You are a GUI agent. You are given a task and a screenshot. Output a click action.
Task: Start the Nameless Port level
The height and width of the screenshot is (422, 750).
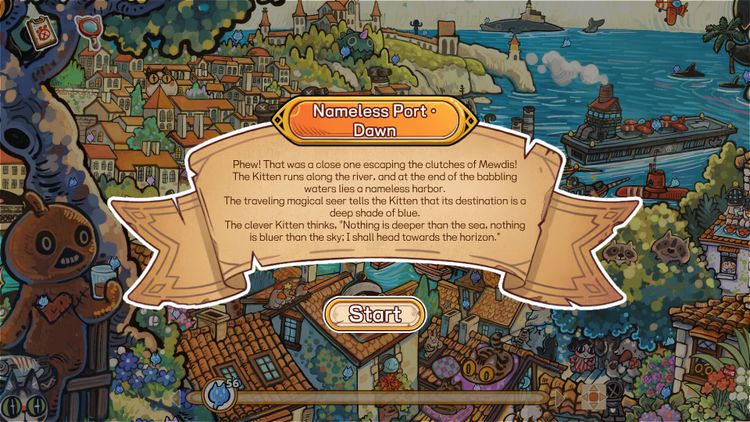coord(375,314)
